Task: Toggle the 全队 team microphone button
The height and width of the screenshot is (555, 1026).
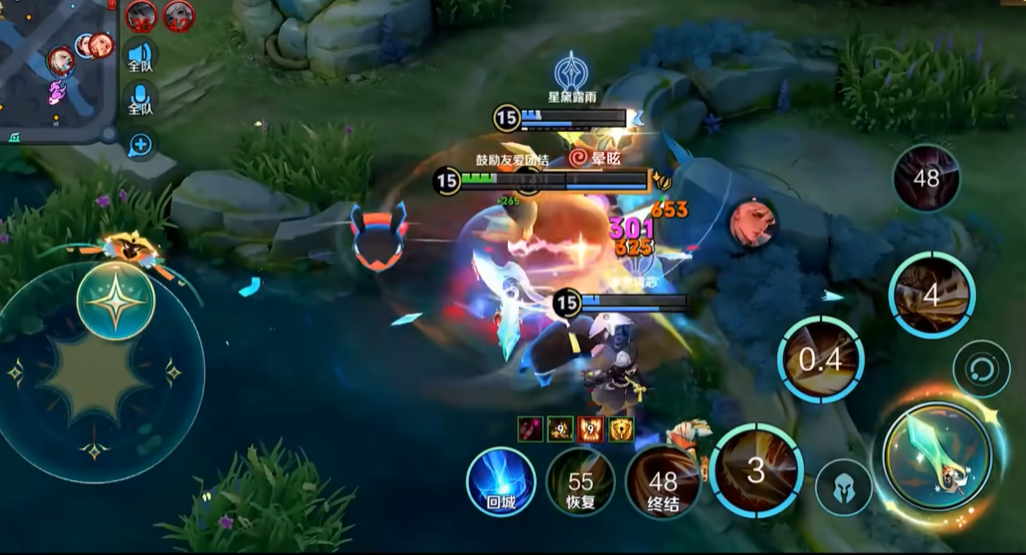Action: 140,100
